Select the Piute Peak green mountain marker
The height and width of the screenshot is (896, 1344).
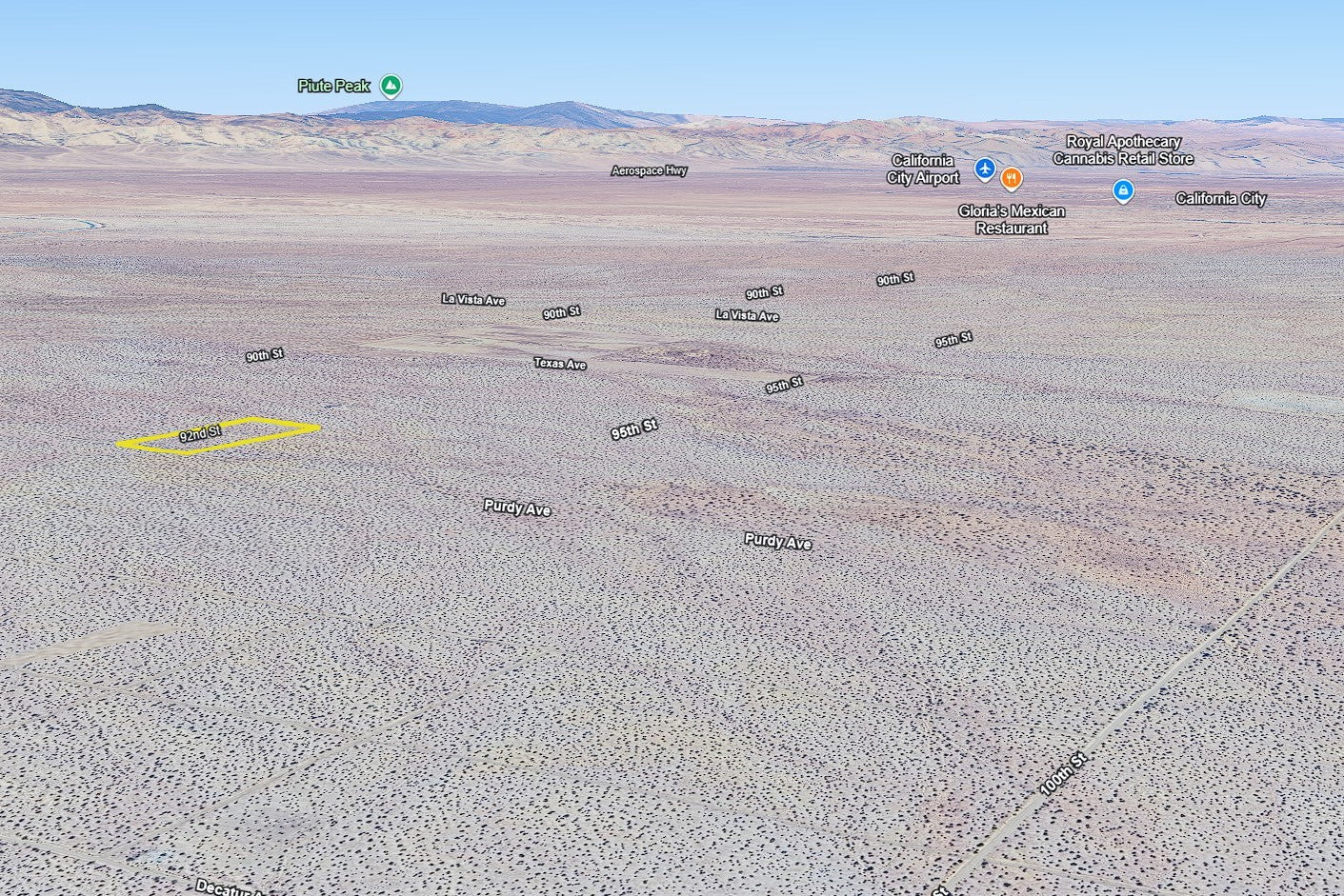click(x=391, y=86)
